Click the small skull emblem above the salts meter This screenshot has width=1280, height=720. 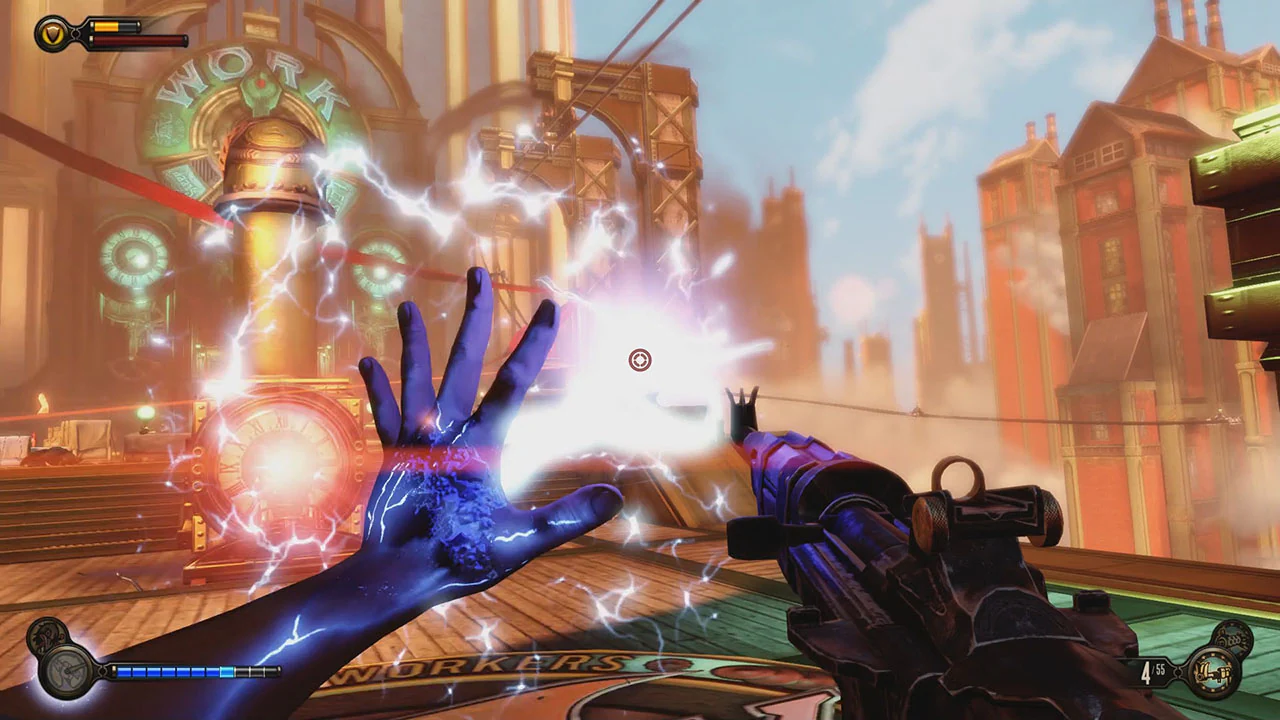pyautogui.click(x=47, y=632)
